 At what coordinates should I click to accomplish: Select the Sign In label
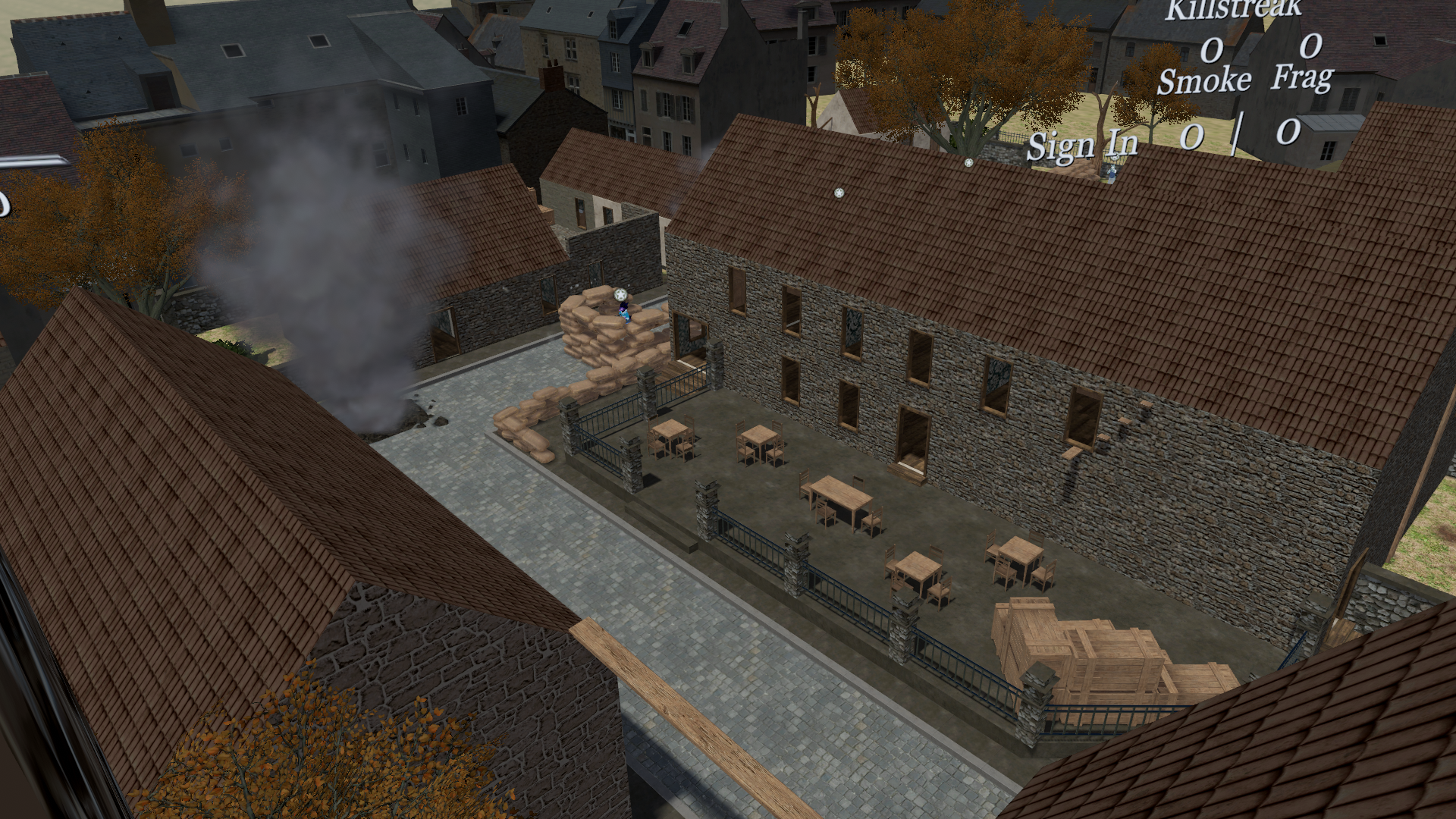(x=1082, y=144)
